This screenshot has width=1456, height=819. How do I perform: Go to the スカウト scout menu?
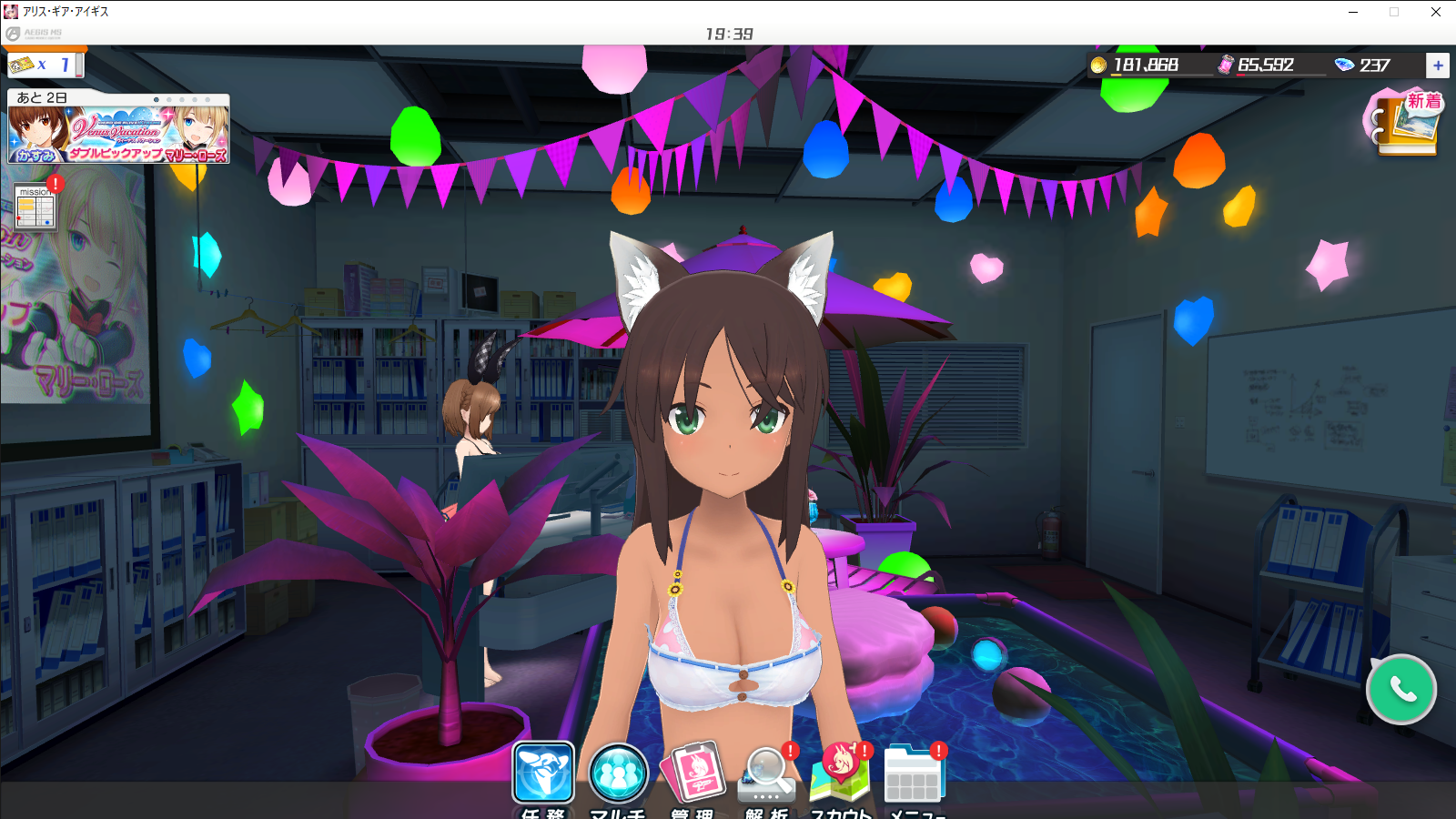[841, 773]
